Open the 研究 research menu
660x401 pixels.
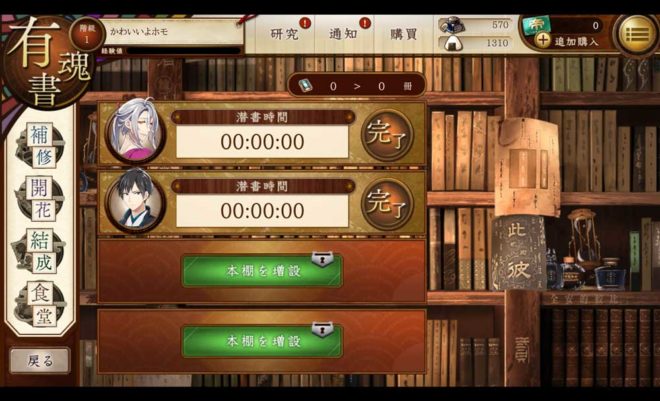tap(285, 34)
